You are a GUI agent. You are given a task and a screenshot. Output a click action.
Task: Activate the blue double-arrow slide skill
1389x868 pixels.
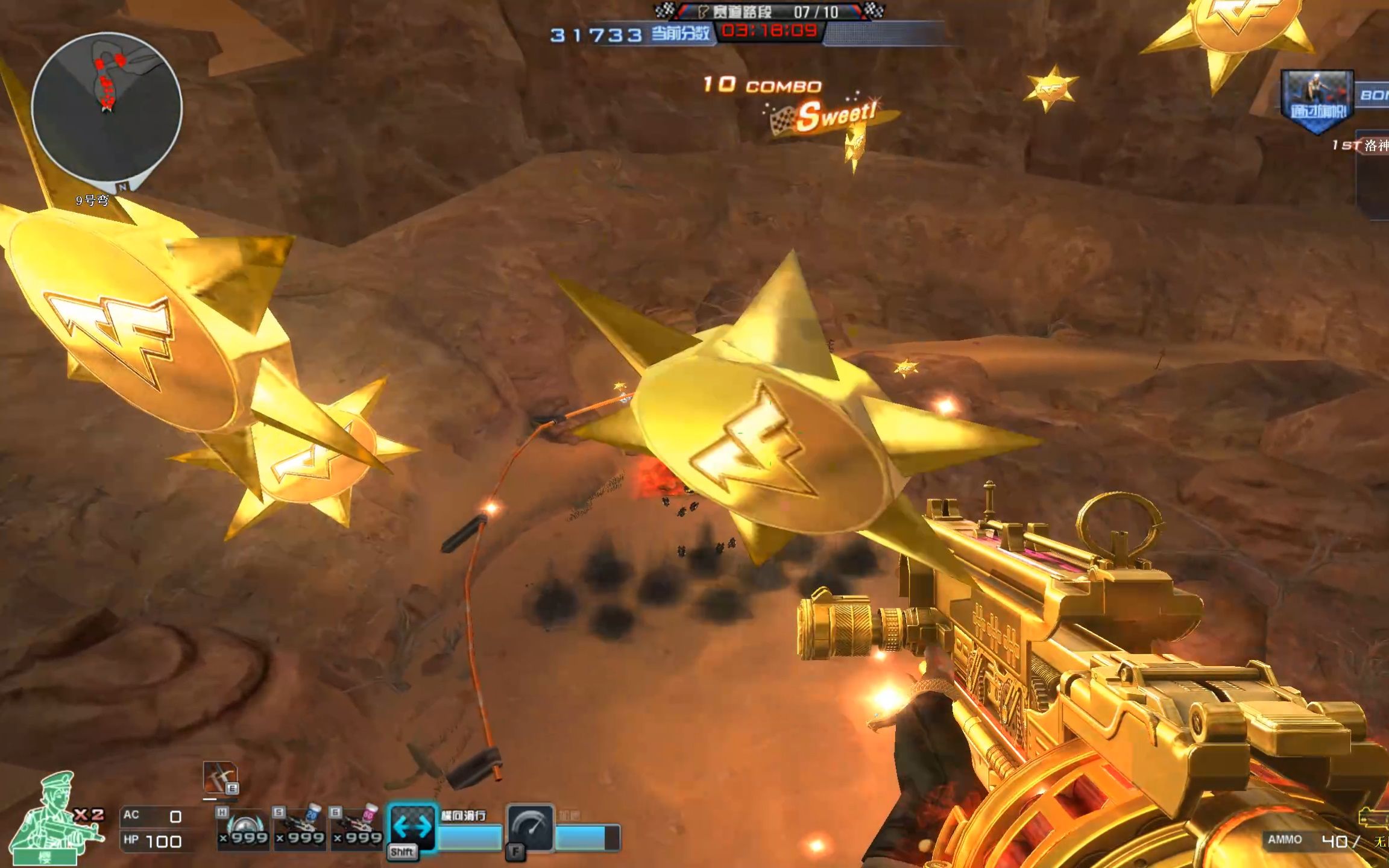pyautogui.click(x=412, y=827)
